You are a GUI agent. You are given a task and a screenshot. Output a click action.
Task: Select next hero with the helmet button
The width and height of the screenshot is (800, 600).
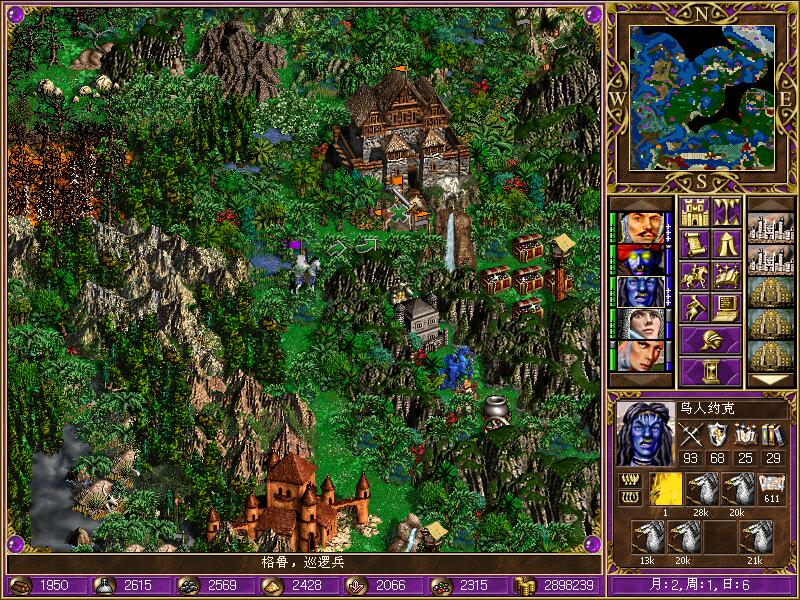[x=710, y=339]
